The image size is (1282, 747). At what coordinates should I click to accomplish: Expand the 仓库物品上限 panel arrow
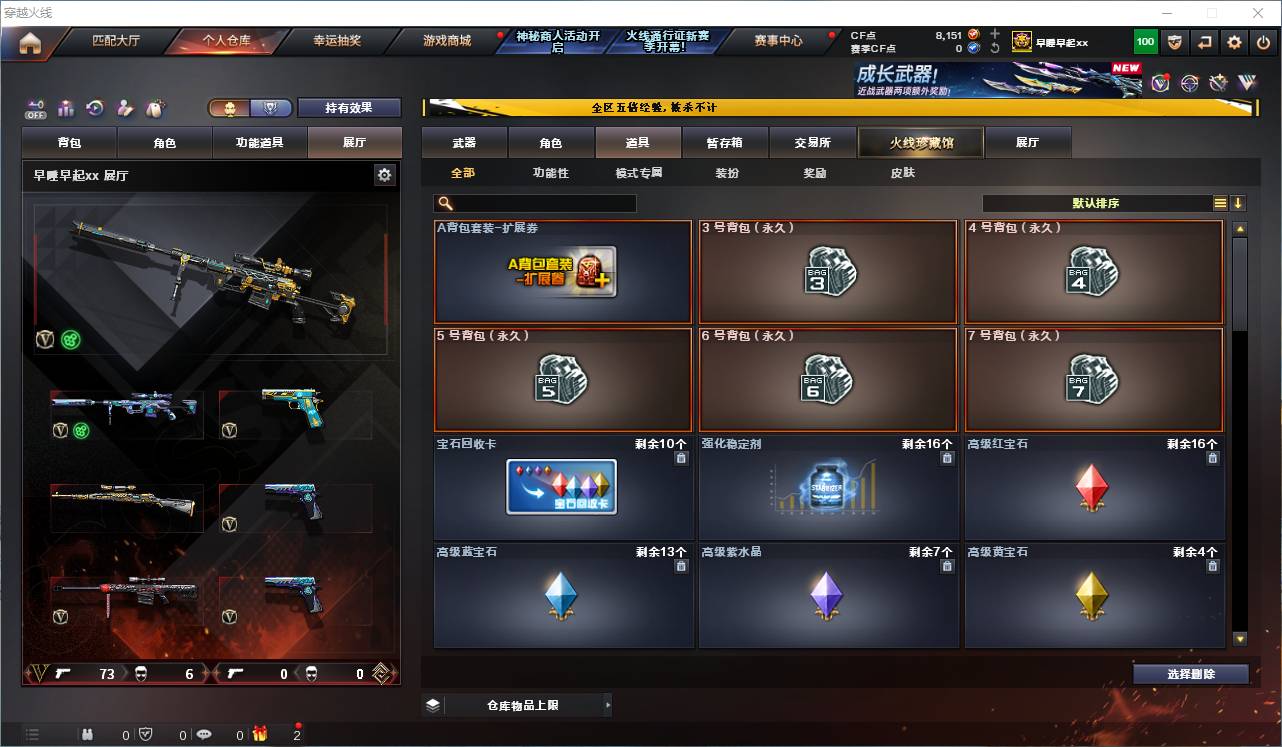(607, 704)
